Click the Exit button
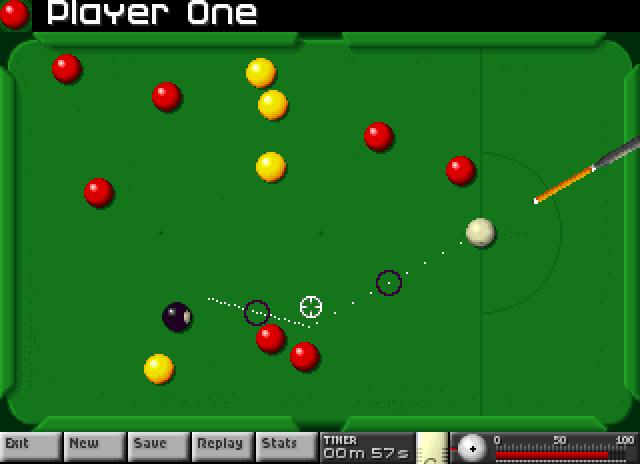The image size is (640, 464). point(30,446)
